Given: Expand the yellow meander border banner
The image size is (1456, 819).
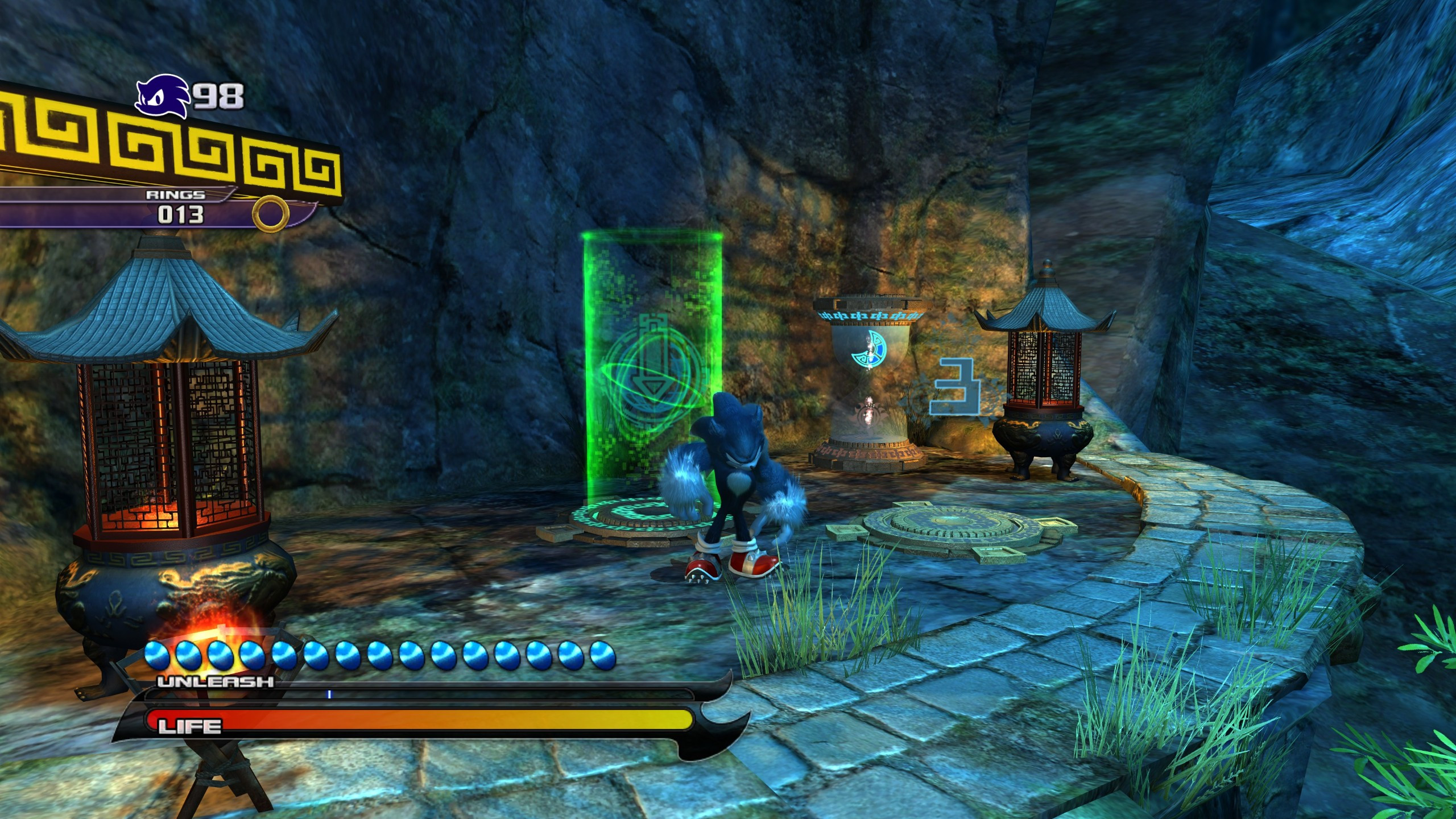Looking at the screenshot, I should click(x=171, y=145).
